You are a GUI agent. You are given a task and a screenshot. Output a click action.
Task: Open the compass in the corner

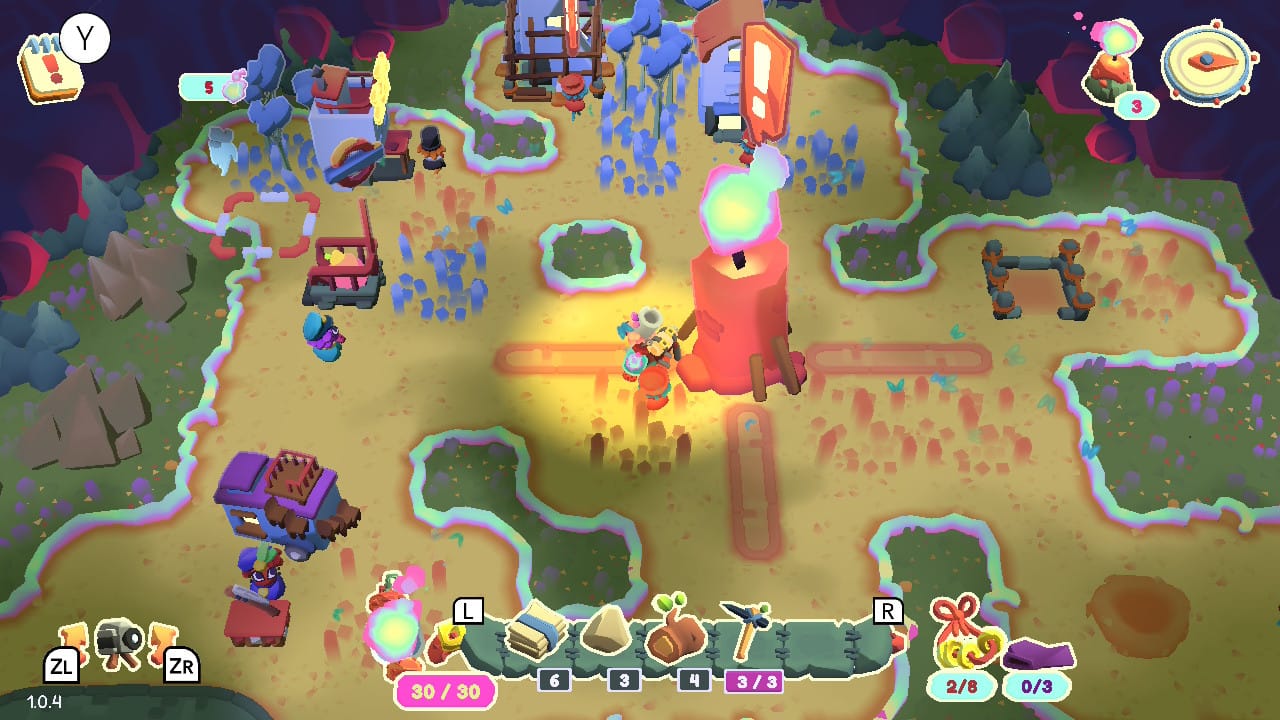click(x=1208, y=61)
